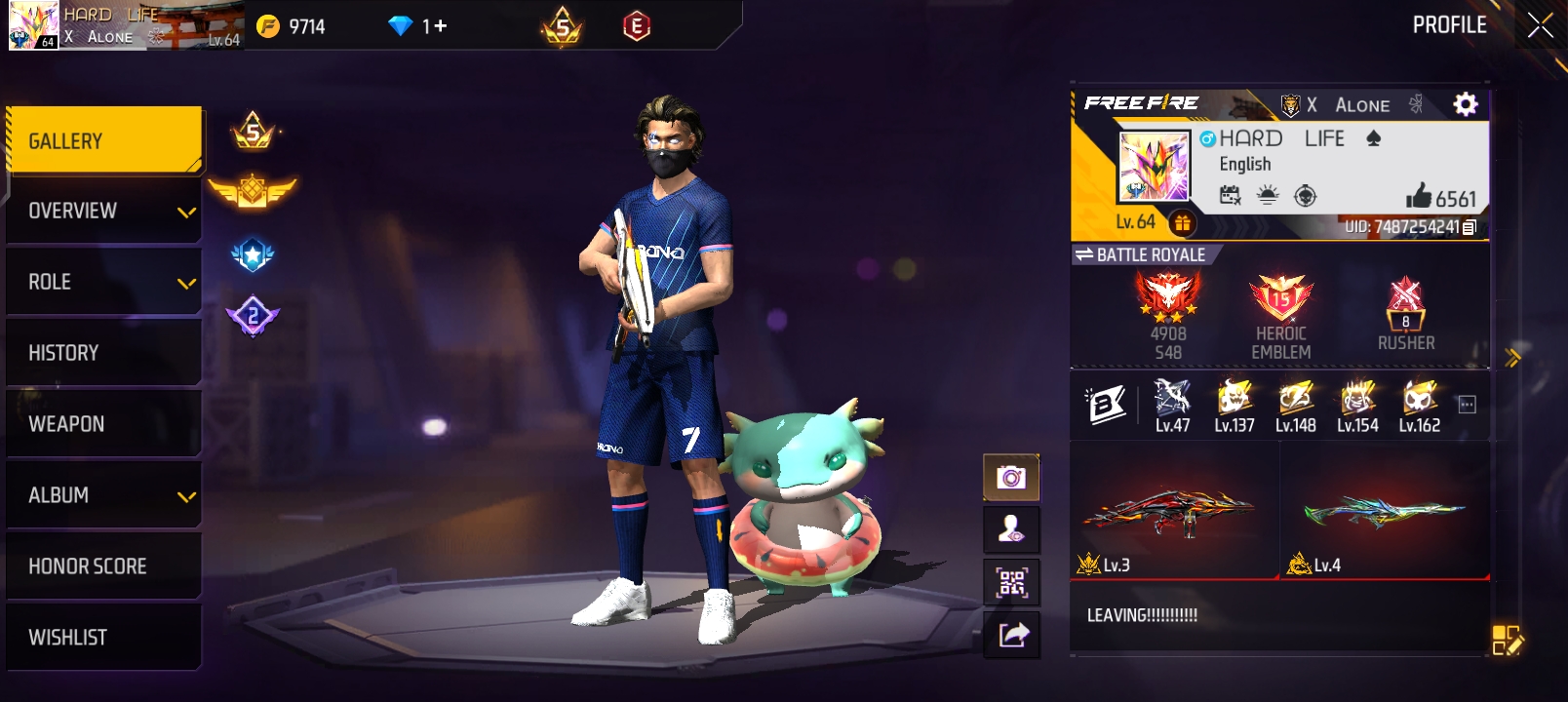The width and height of the screenshot is (1568, 702).
Task: Close the profile screen
Action: (1540, 25)
